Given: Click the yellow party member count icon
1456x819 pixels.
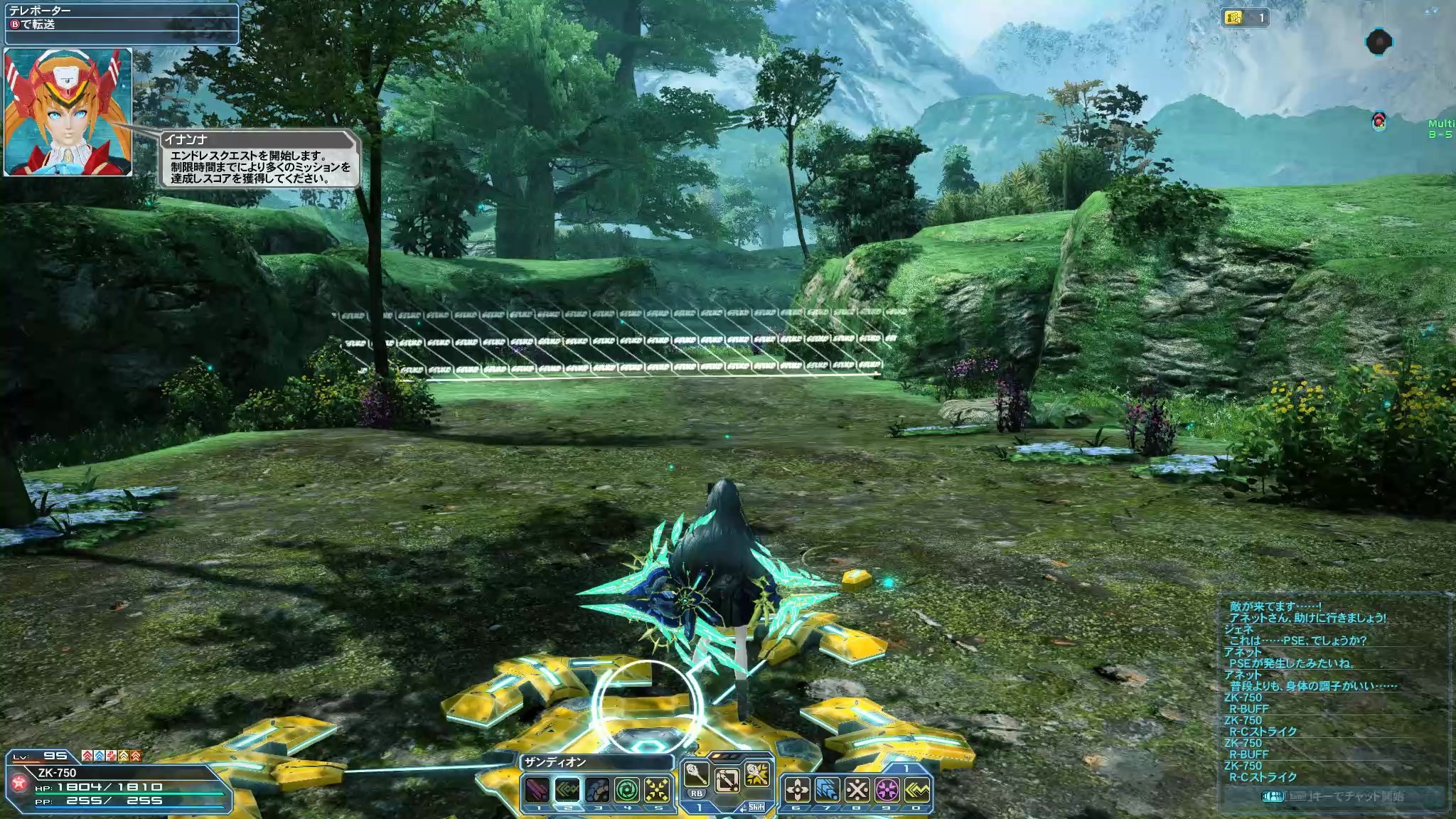Looking at the screenshot, I should 1233,18.
